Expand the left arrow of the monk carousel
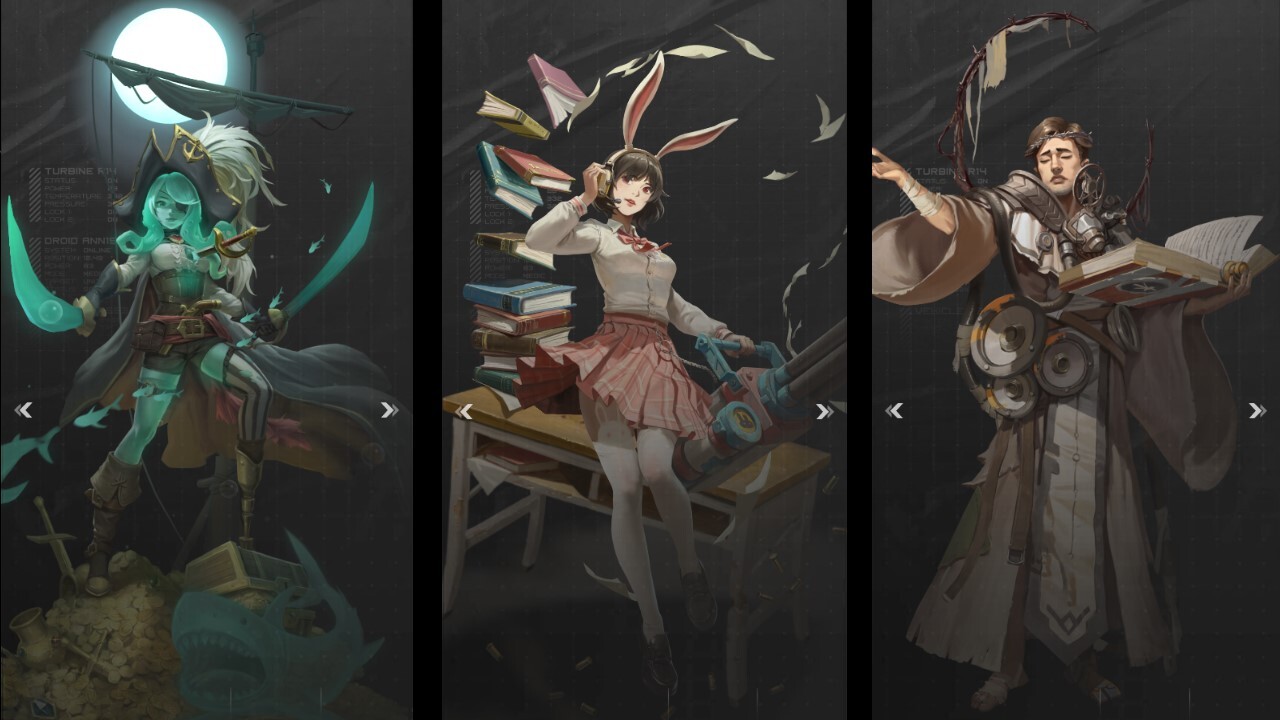1280x720 pixels. pos(896,410)
